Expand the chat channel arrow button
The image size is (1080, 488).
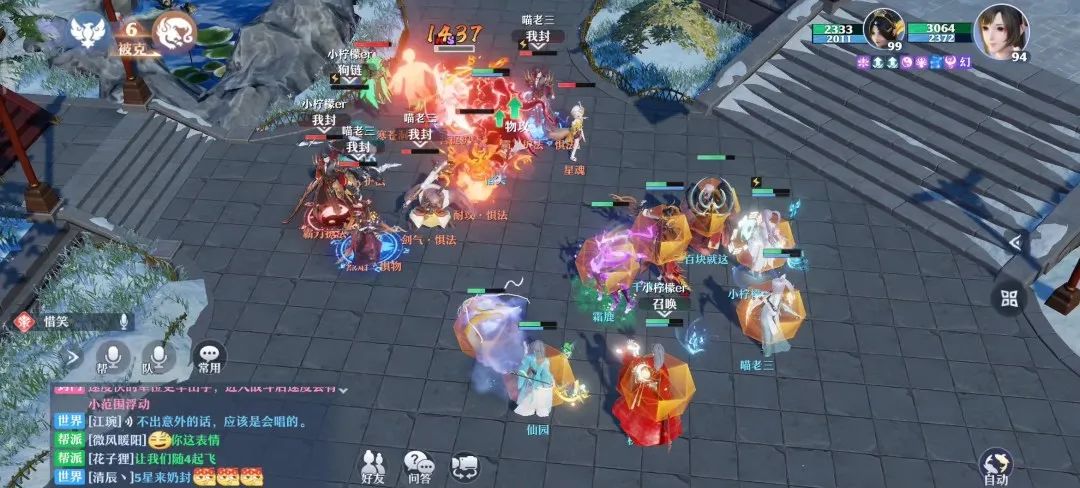[73, 355]
